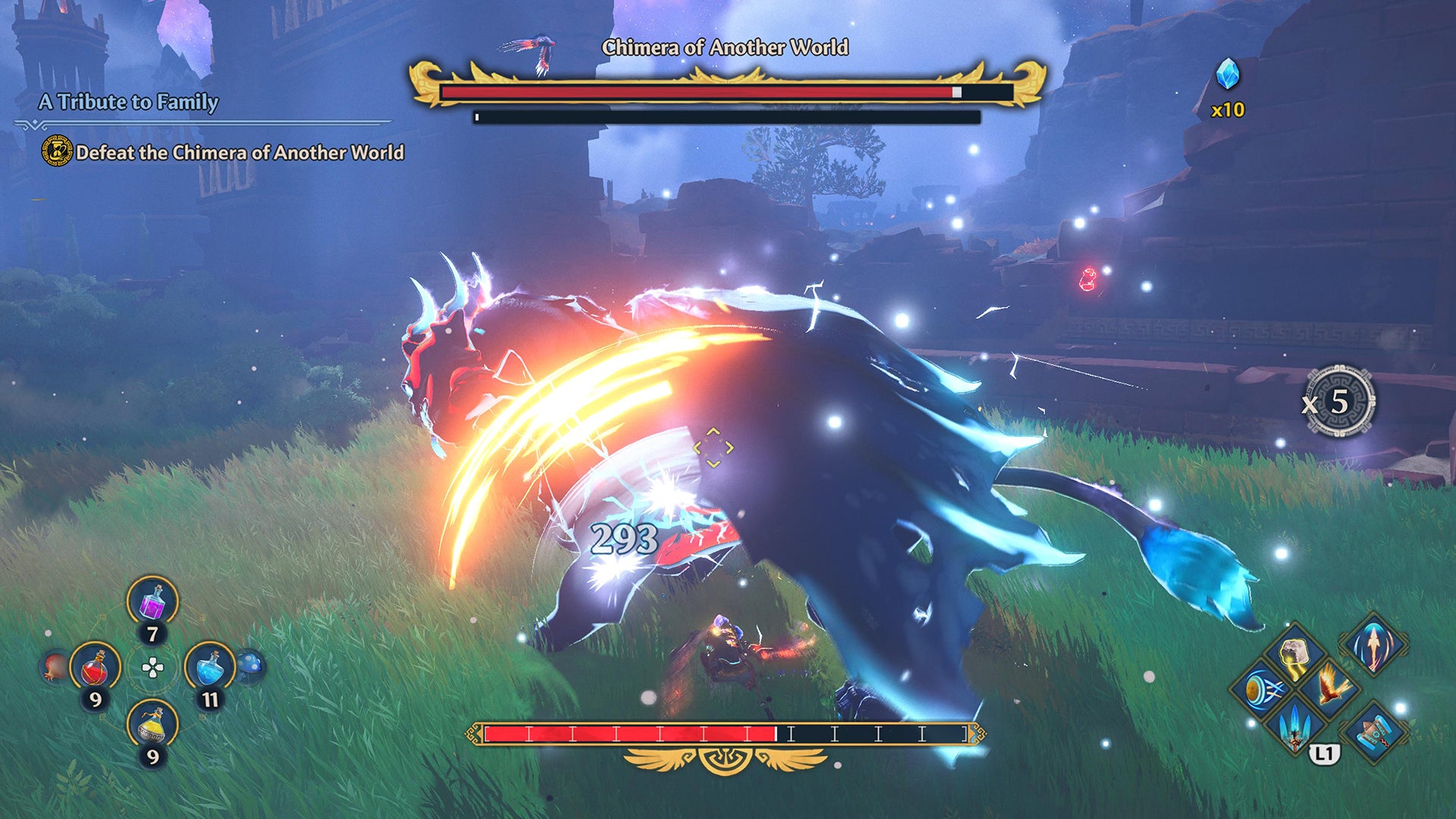Screen dimensions: 1456x819
Task: Select the discus shield ability icon
Action: click(x=1259, y=686)
